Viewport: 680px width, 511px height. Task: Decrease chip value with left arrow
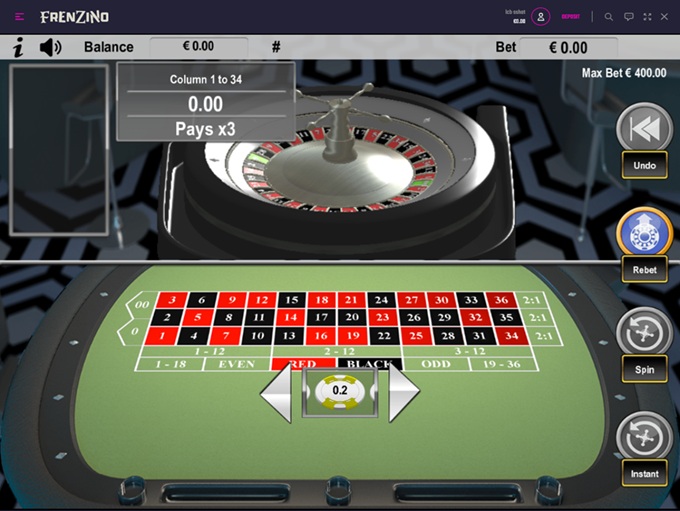(x=277, y=391)
